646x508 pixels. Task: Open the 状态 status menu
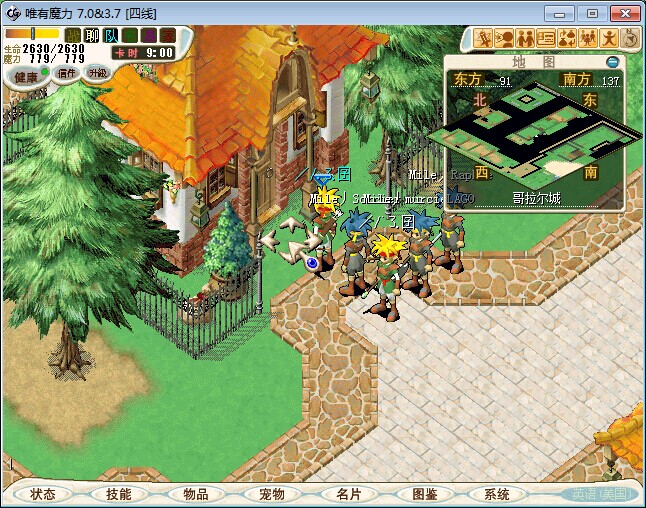[x=43, y=494]
